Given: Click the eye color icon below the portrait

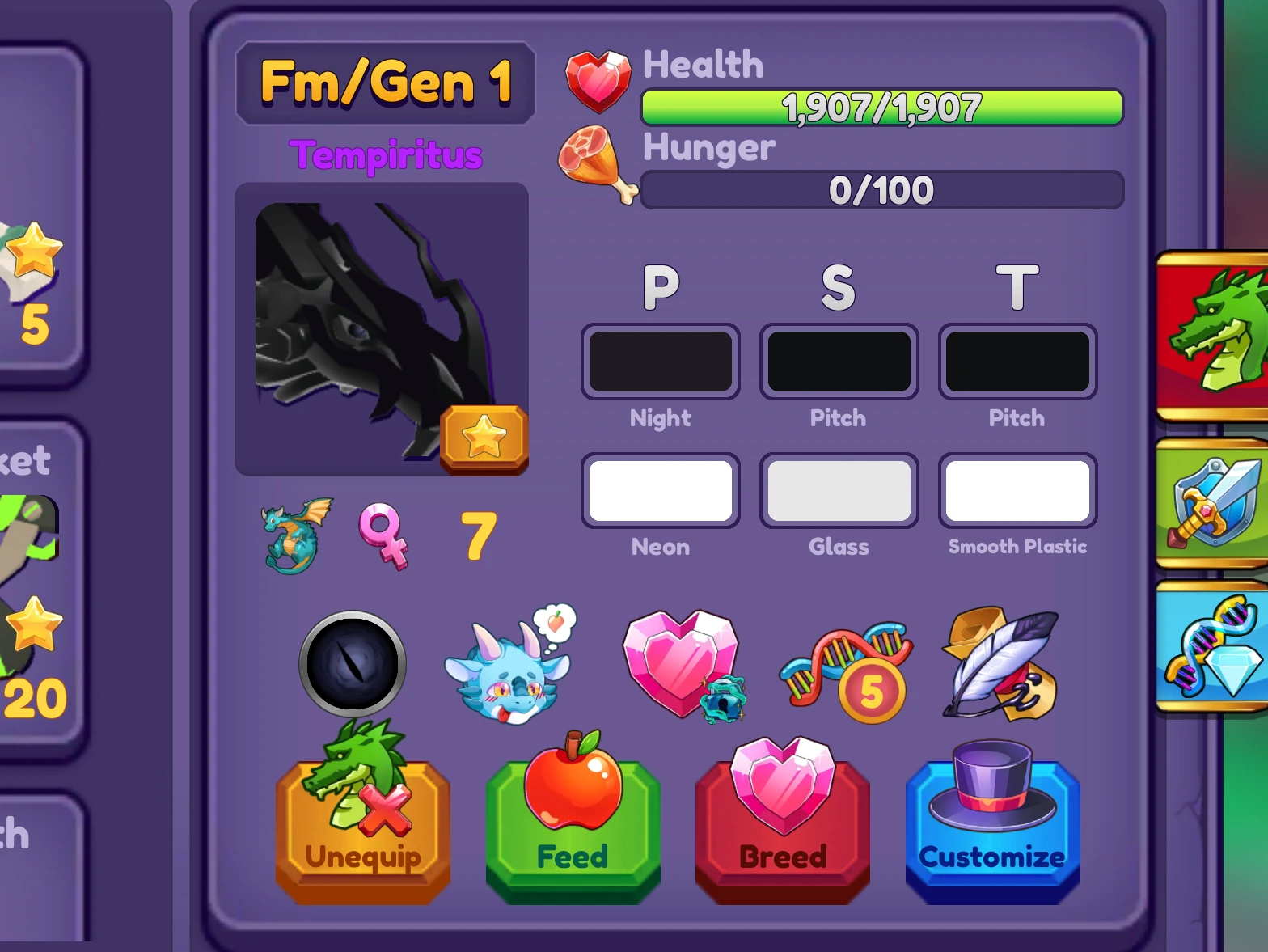Looking at the screenshot, I should point(353,663).
